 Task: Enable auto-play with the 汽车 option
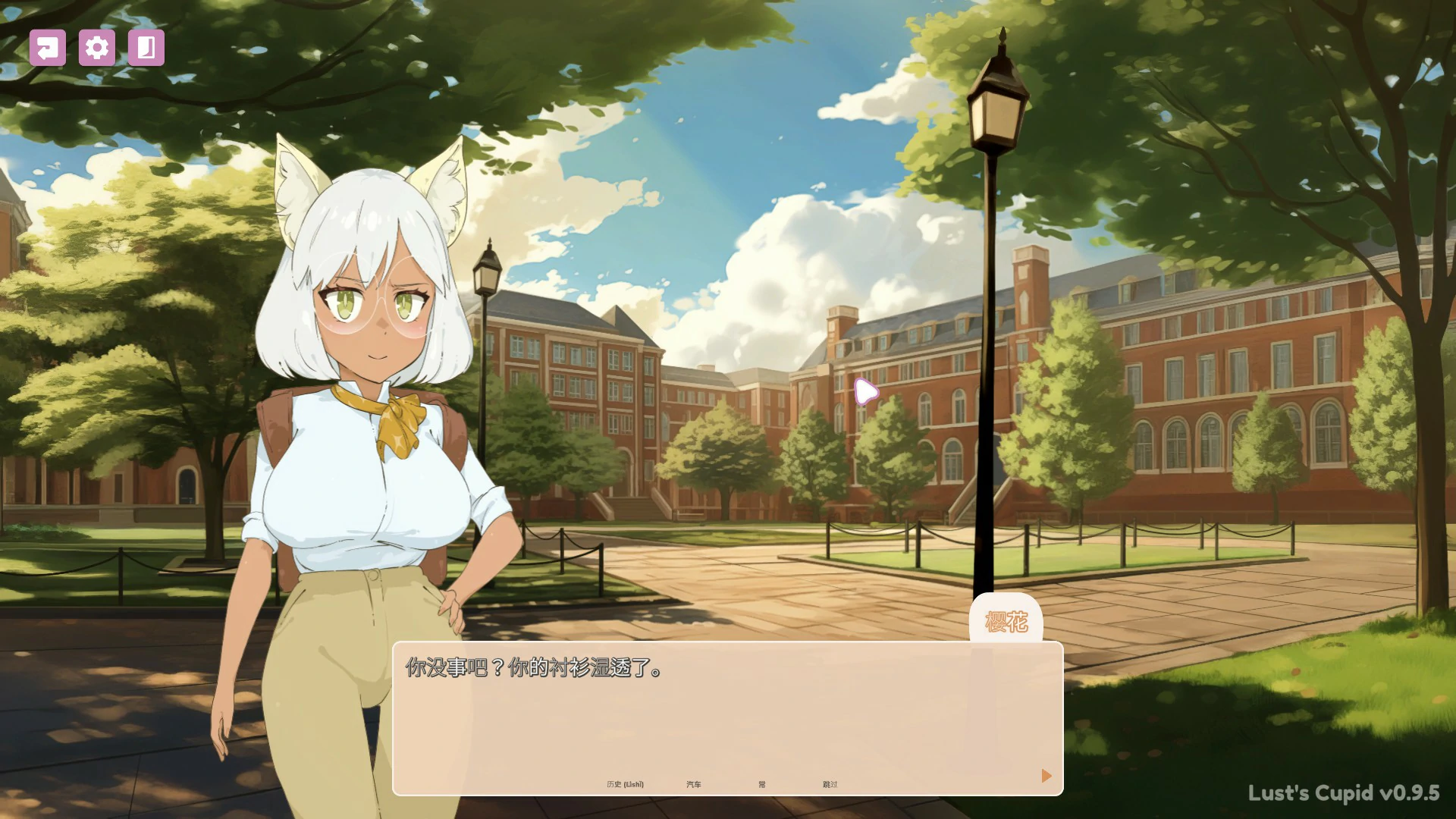pos(695,784)
